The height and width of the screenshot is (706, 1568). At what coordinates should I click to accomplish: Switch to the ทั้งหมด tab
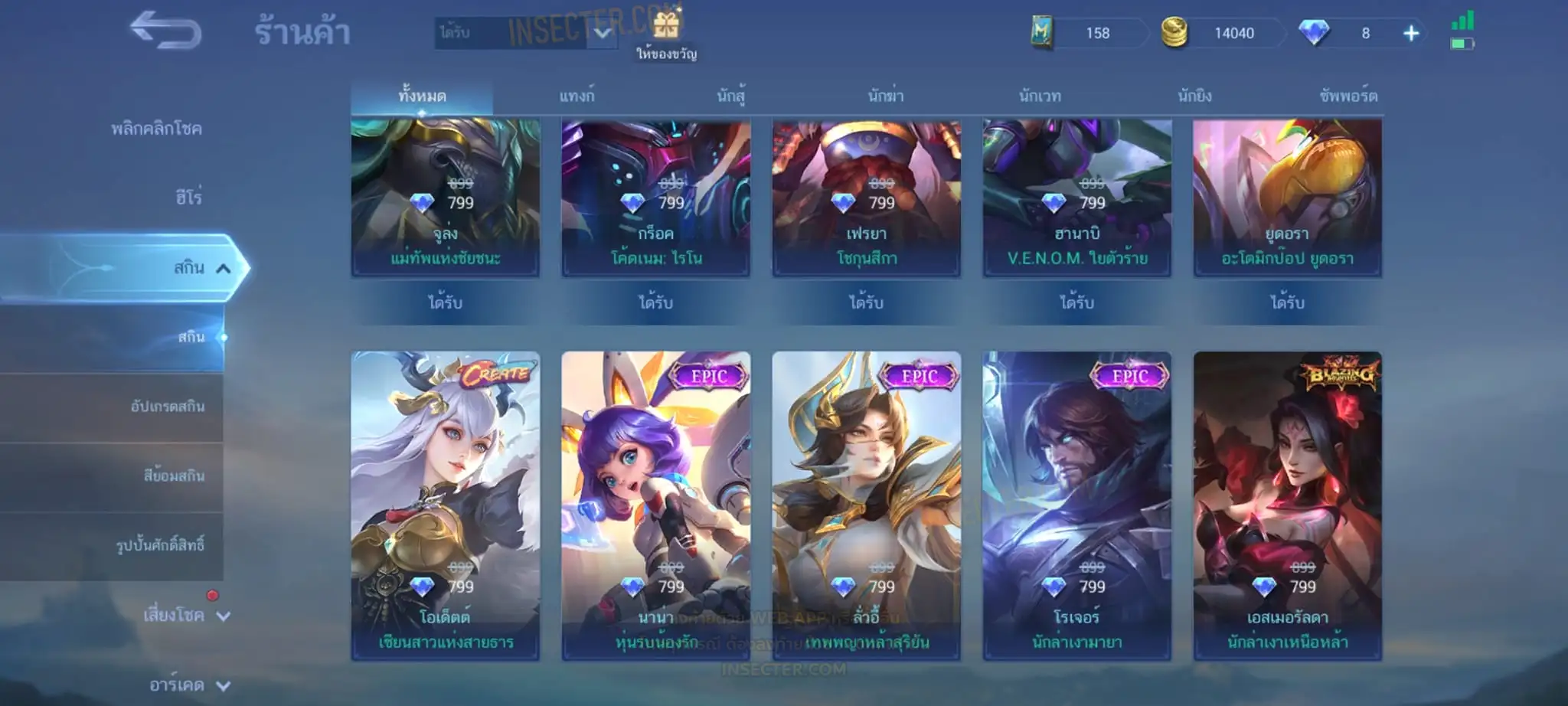[422, 96]
